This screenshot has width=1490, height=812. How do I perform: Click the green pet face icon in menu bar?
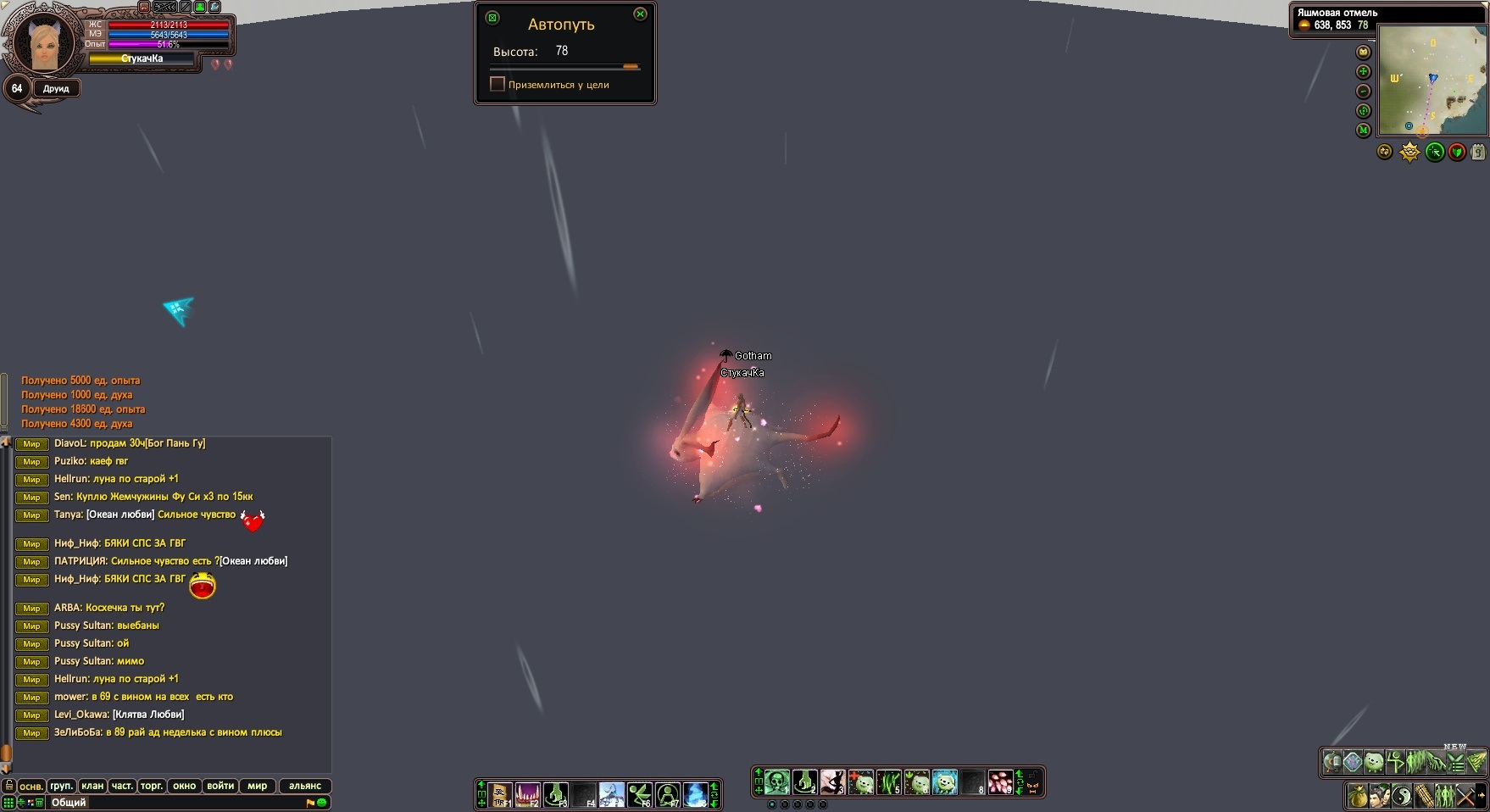(1374, 762)
